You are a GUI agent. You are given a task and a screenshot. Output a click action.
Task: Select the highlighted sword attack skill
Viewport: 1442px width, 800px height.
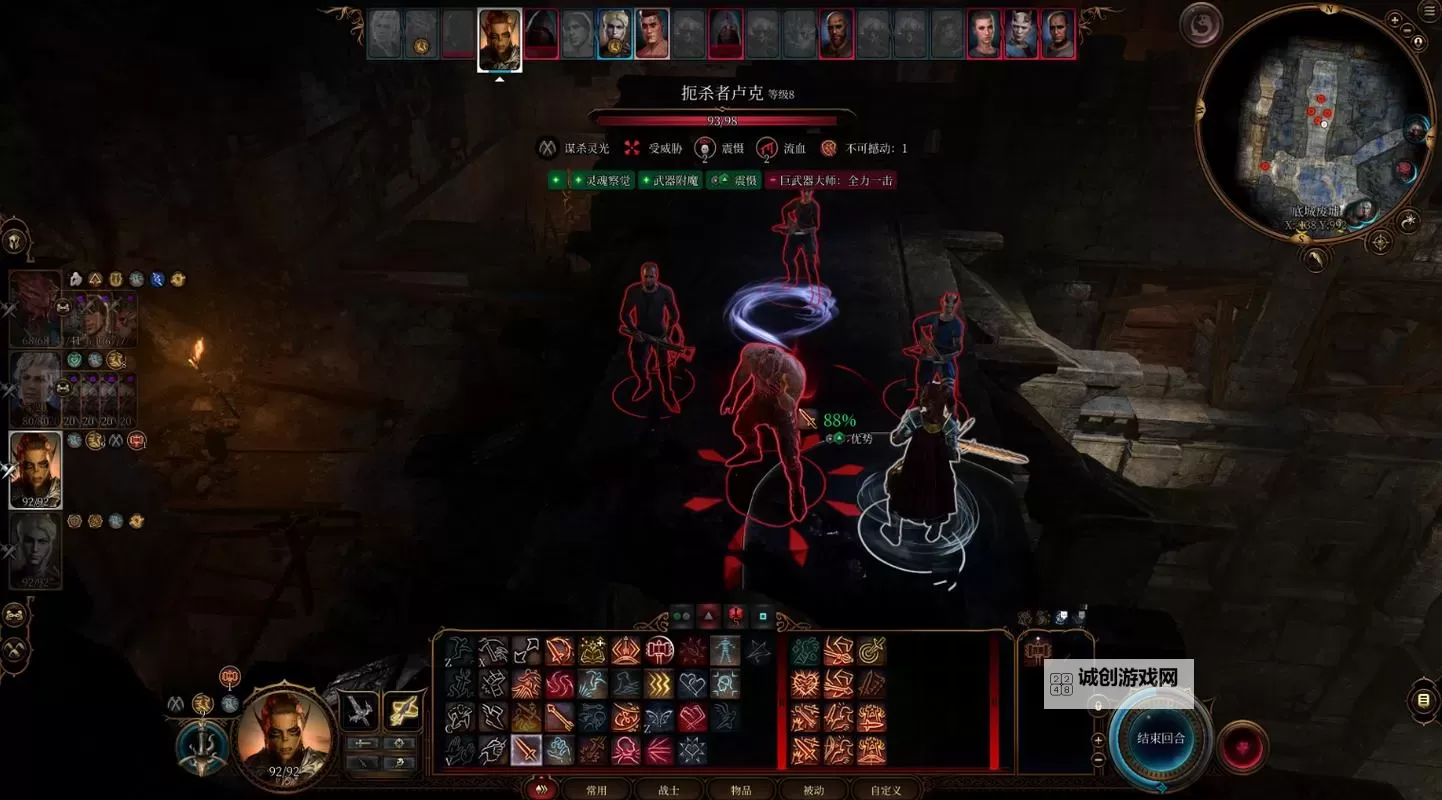click(526, 750)
